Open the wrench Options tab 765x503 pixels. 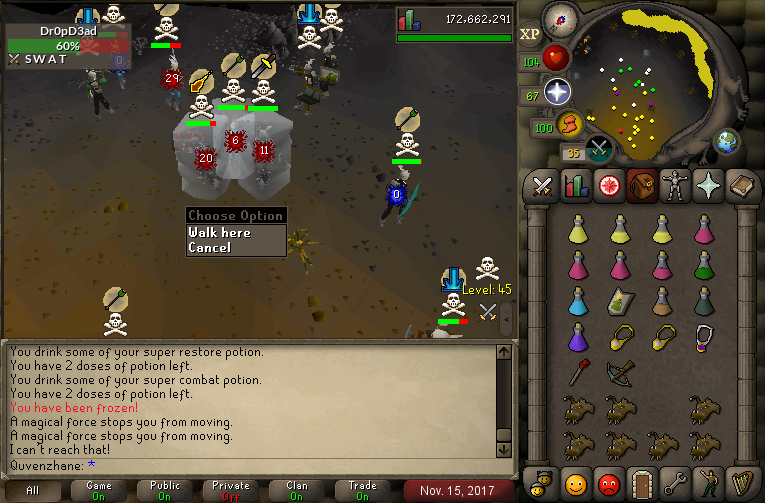tap(674, 483)
